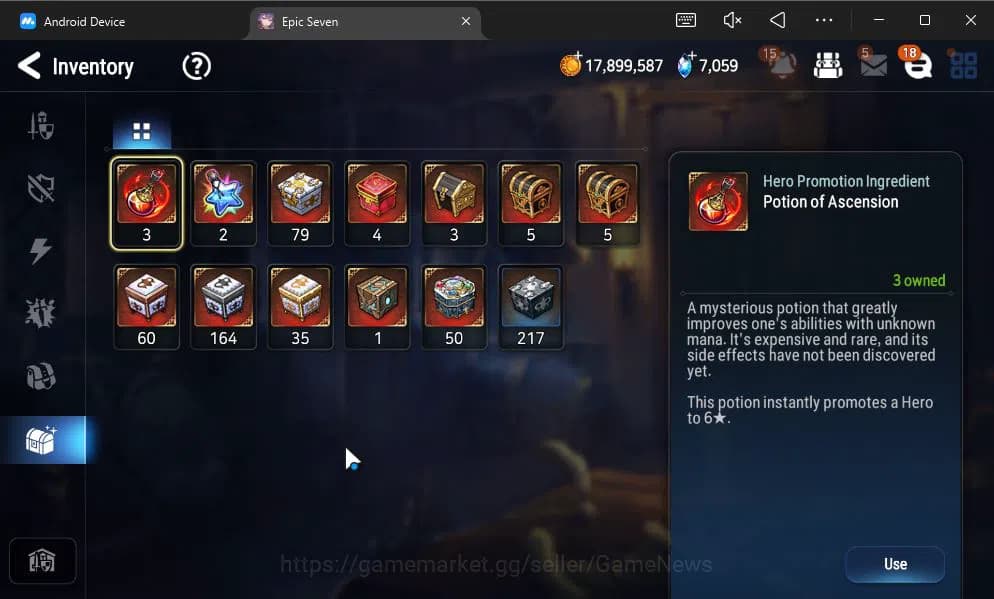994x599 pixels.
Task: Open the lightning bolt category tab
Action: [41, 250]
